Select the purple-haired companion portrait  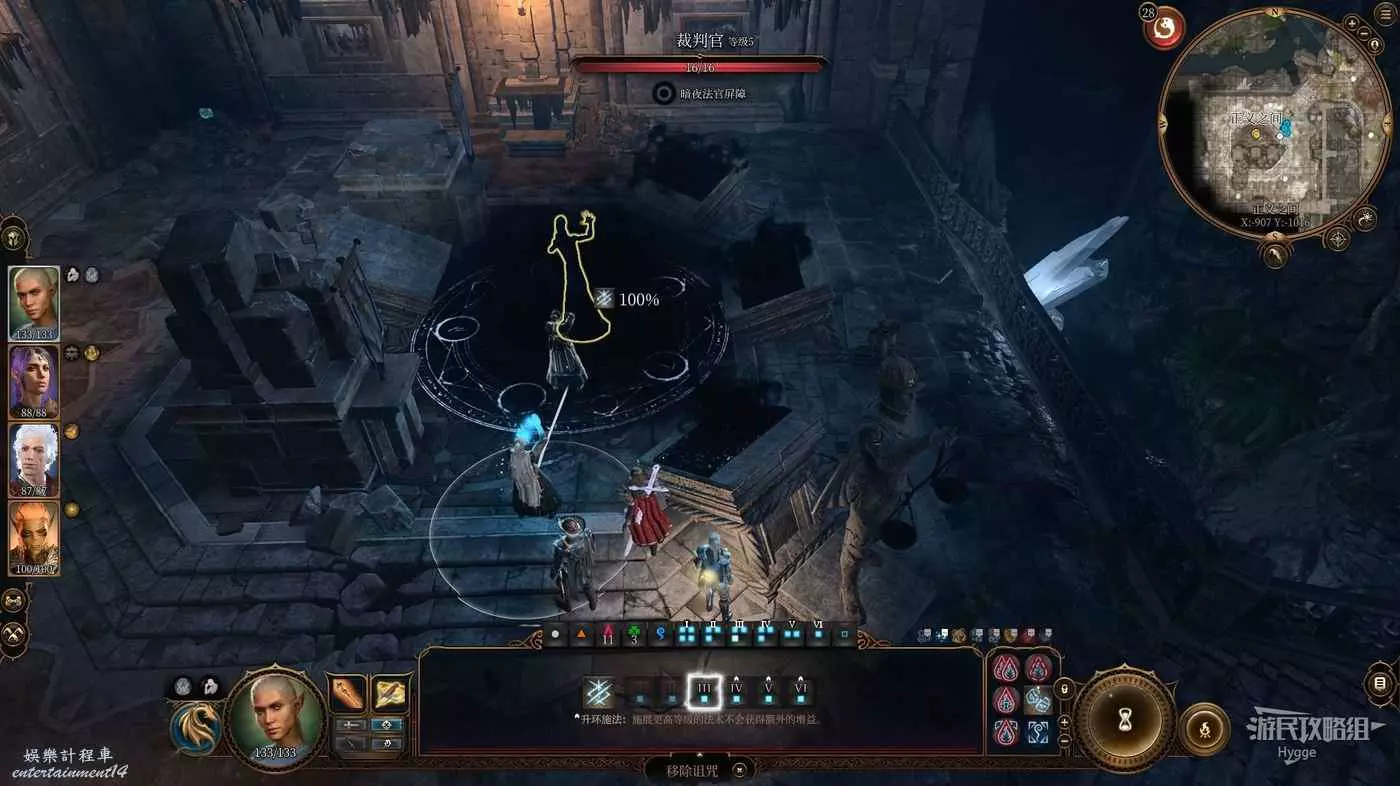point(34,380)
